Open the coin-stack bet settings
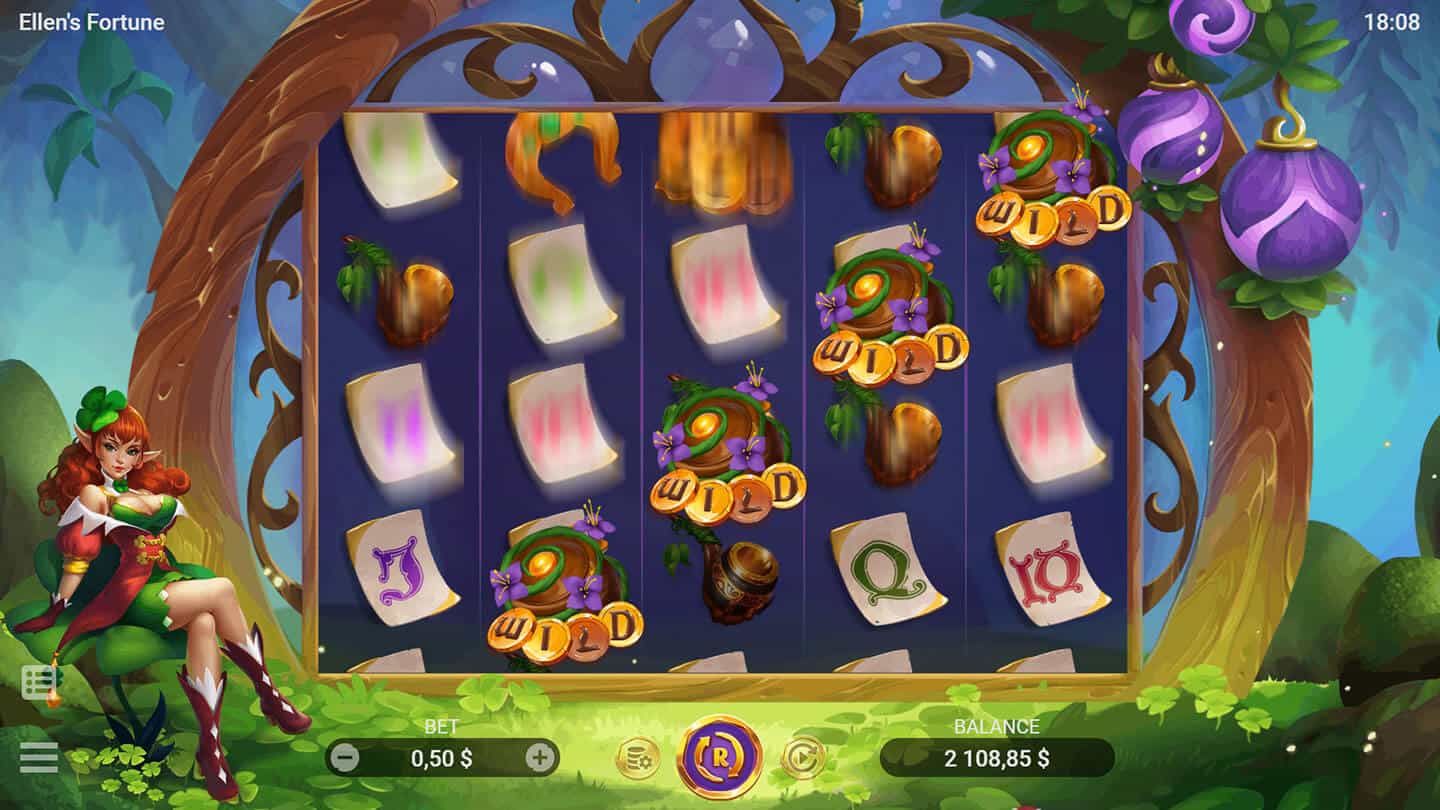 (x=637, y=758)
